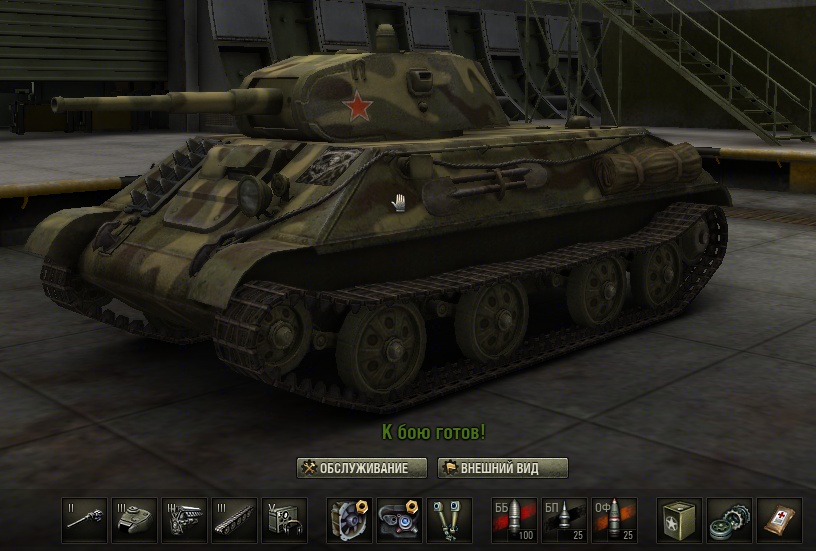Select the radio module slot
This screenshot has height=551, width=816.
[284, 519]
